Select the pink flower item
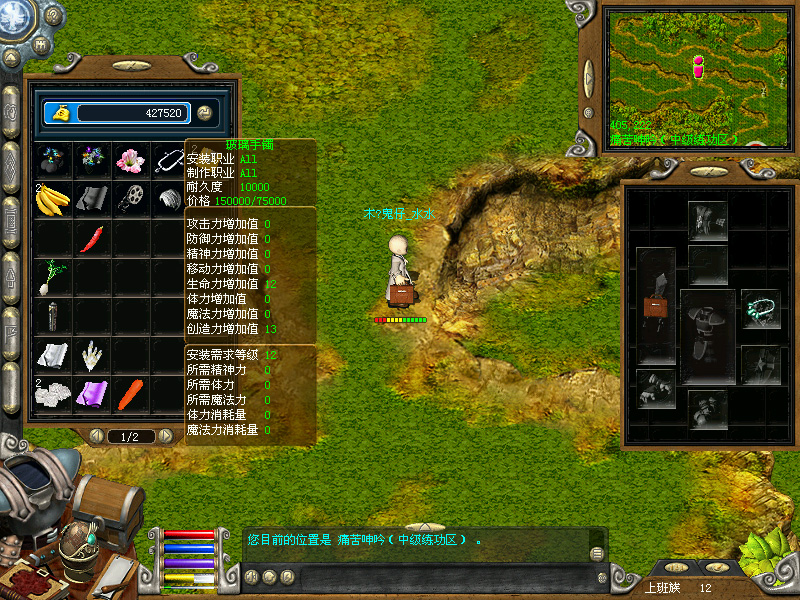Viewport: 800px width, 600px height. coord(130,160)
